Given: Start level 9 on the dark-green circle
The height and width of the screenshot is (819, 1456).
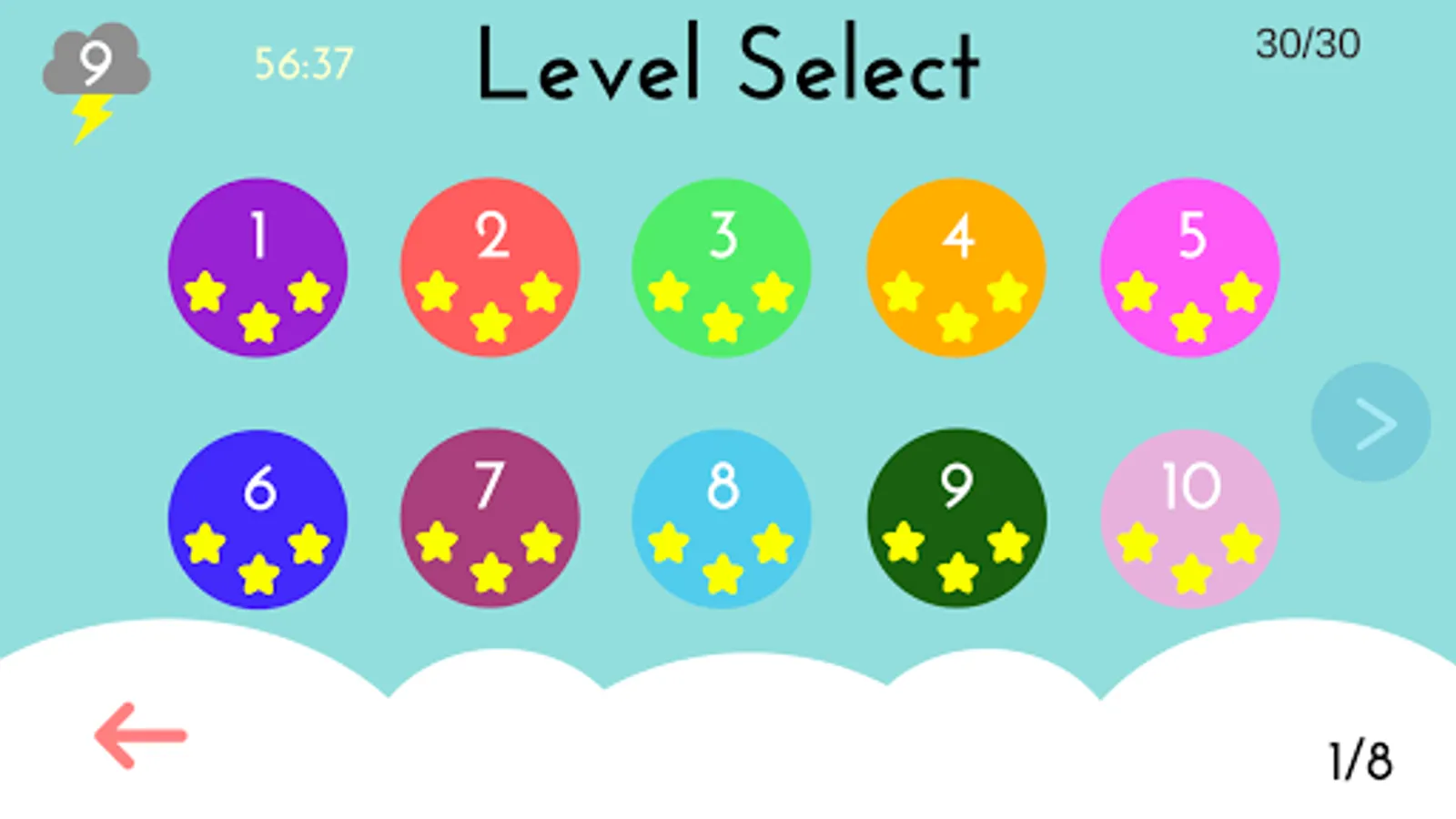Looking at the screenshot, I should pos(957,519).
